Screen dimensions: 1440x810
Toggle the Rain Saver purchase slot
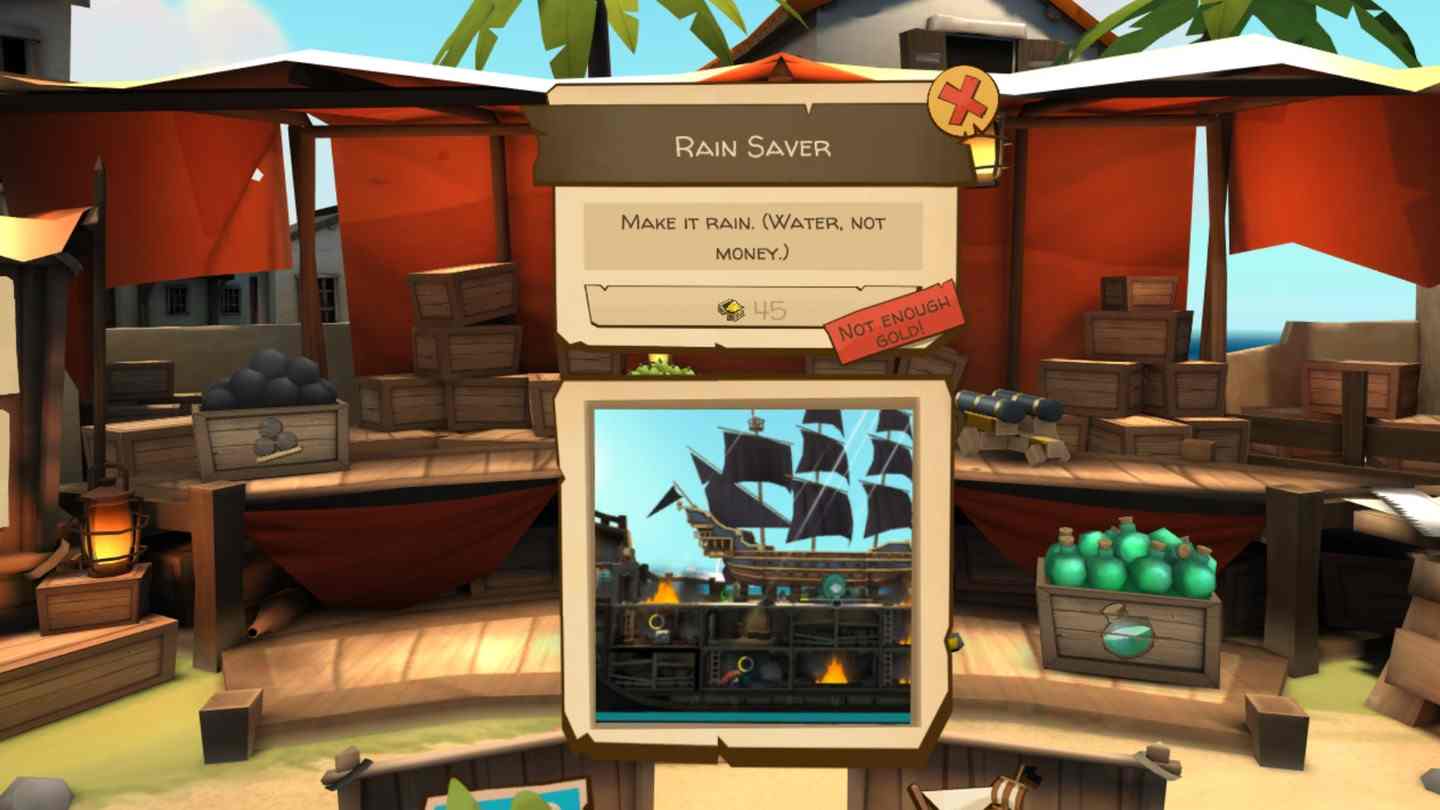(x=752, y=310)
